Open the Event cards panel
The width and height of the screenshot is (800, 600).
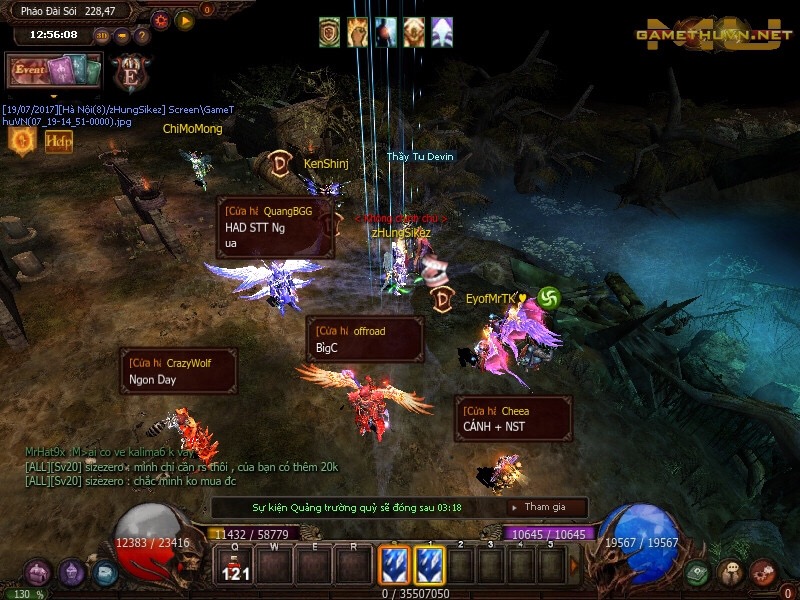click(x=55, y=71)
